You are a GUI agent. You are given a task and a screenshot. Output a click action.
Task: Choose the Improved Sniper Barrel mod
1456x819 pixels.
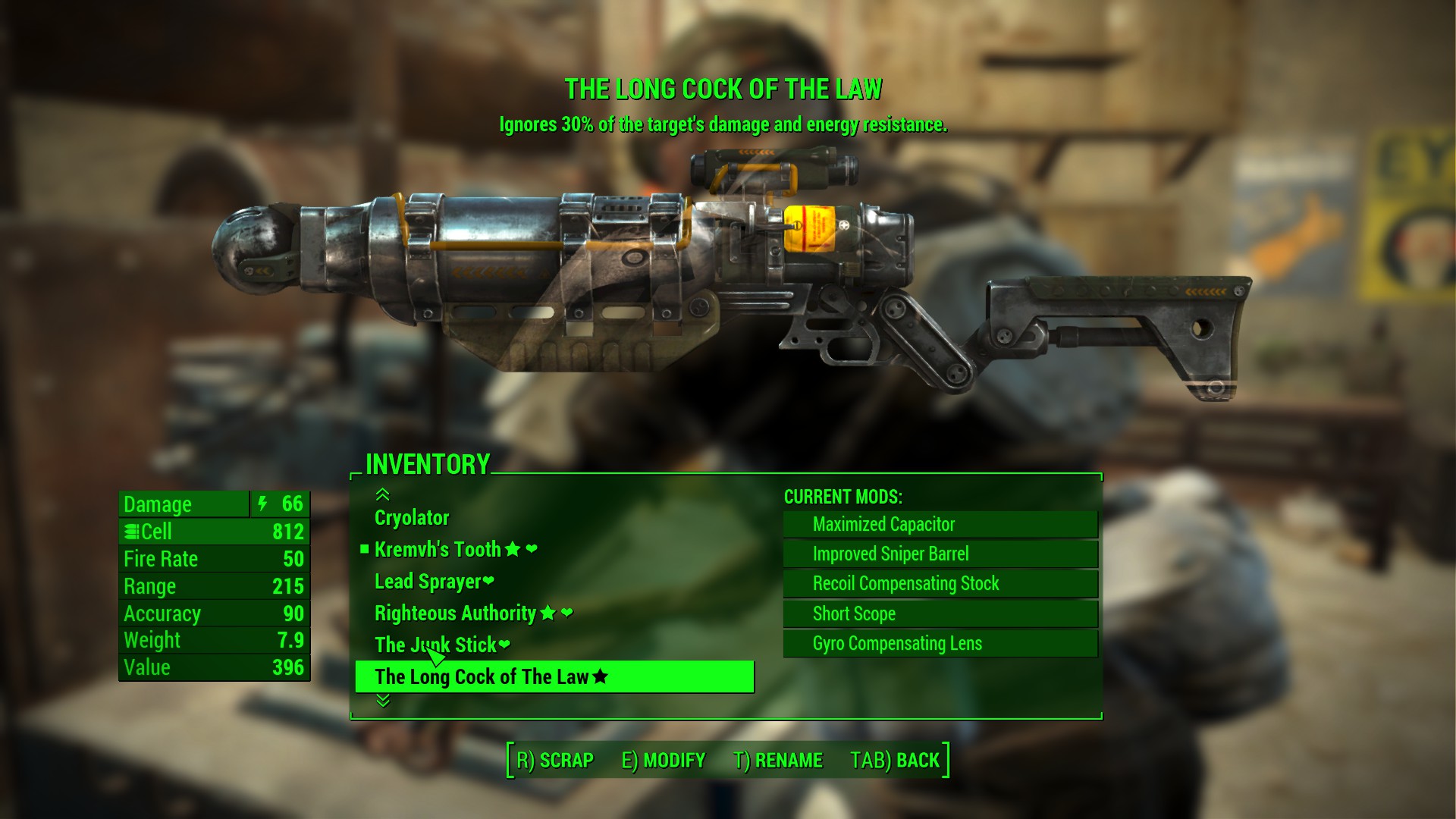tap(940, 554)
